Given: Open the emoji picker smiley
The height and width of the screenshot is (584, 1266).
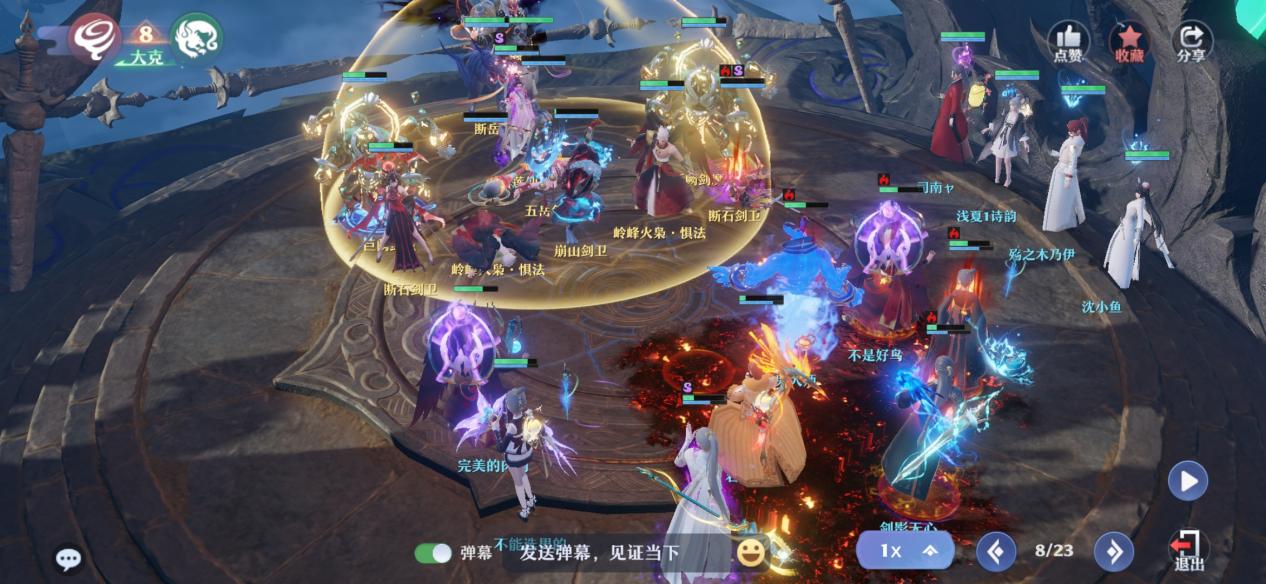Looking at the screenshot, I should point(750,551).
